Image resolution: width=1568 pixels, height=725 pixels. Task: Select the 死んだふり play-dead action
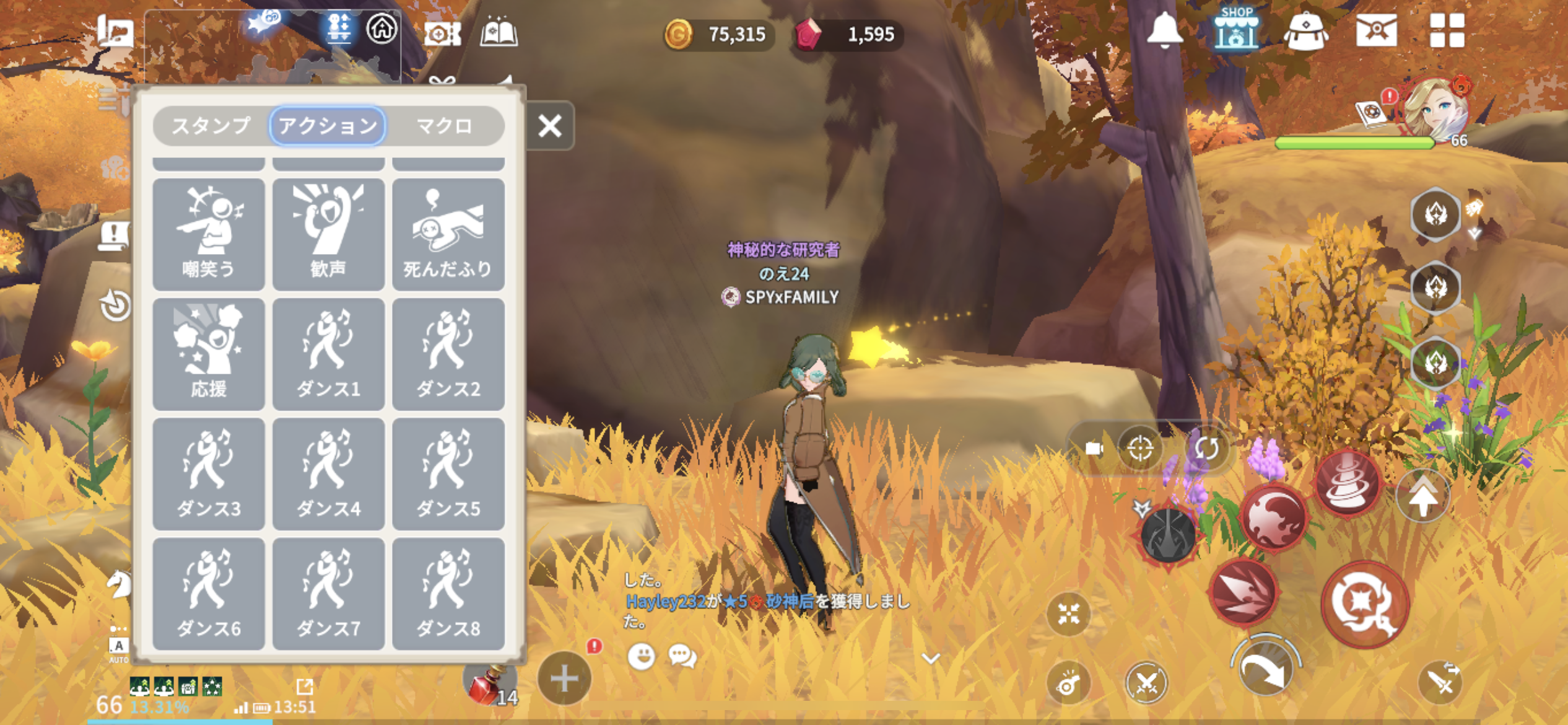[x=448, y=234]
